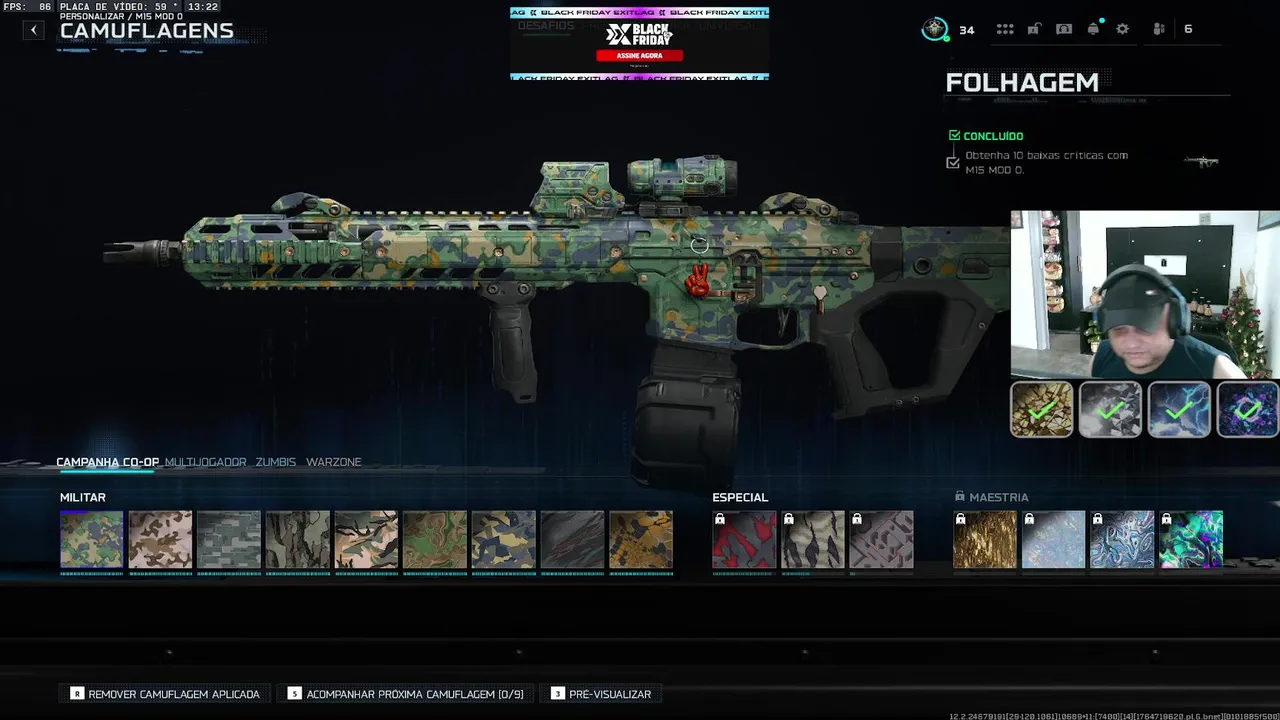Choose the blue and yellow splinter camo

click(x=503, y=540)
